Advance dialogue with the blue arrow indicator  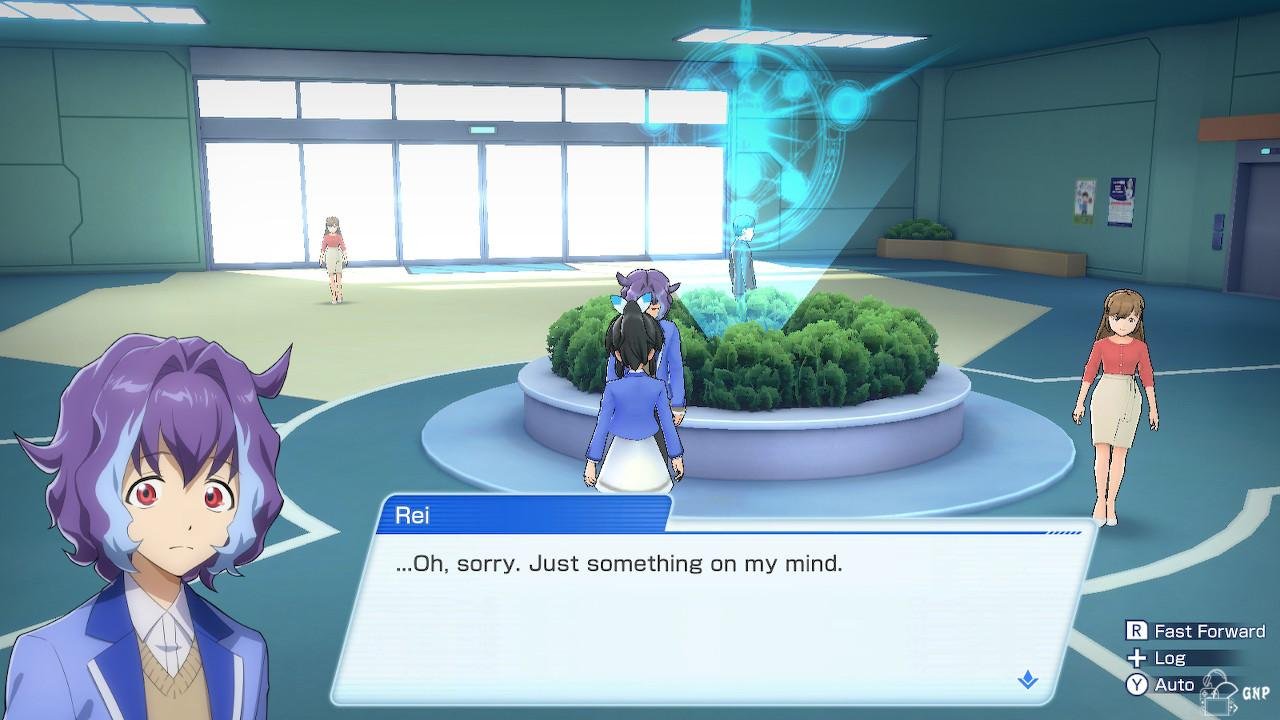point(1027,681)
